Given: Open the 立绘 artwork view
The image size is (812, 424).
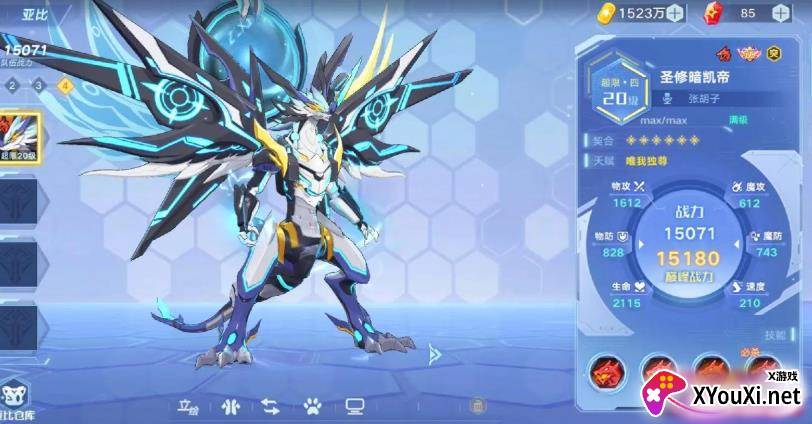Looking at the screenshot, I should [188, 405].
